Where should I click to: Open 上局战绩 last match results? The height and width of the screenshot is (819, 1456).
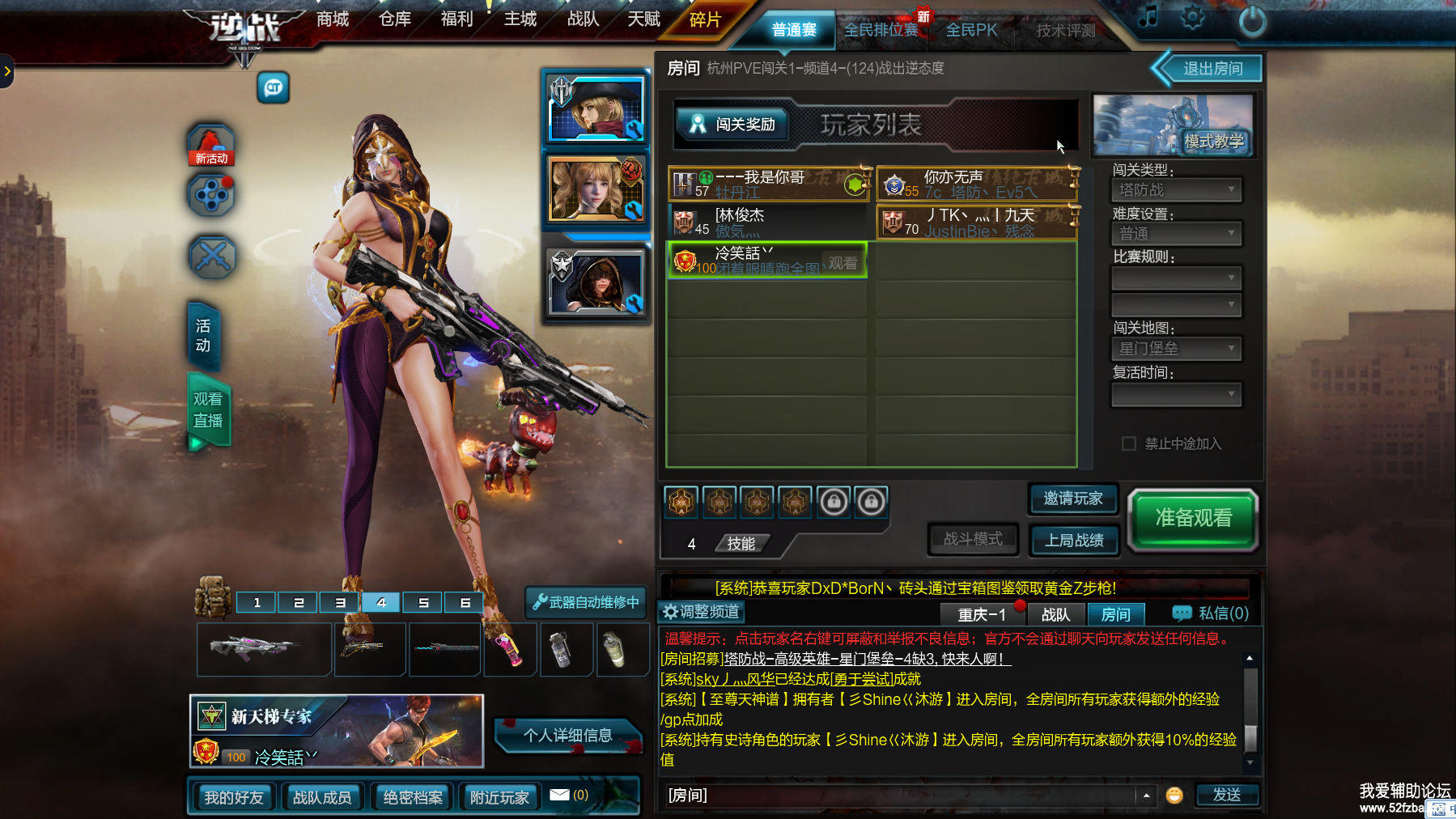tap(1073, 541)
